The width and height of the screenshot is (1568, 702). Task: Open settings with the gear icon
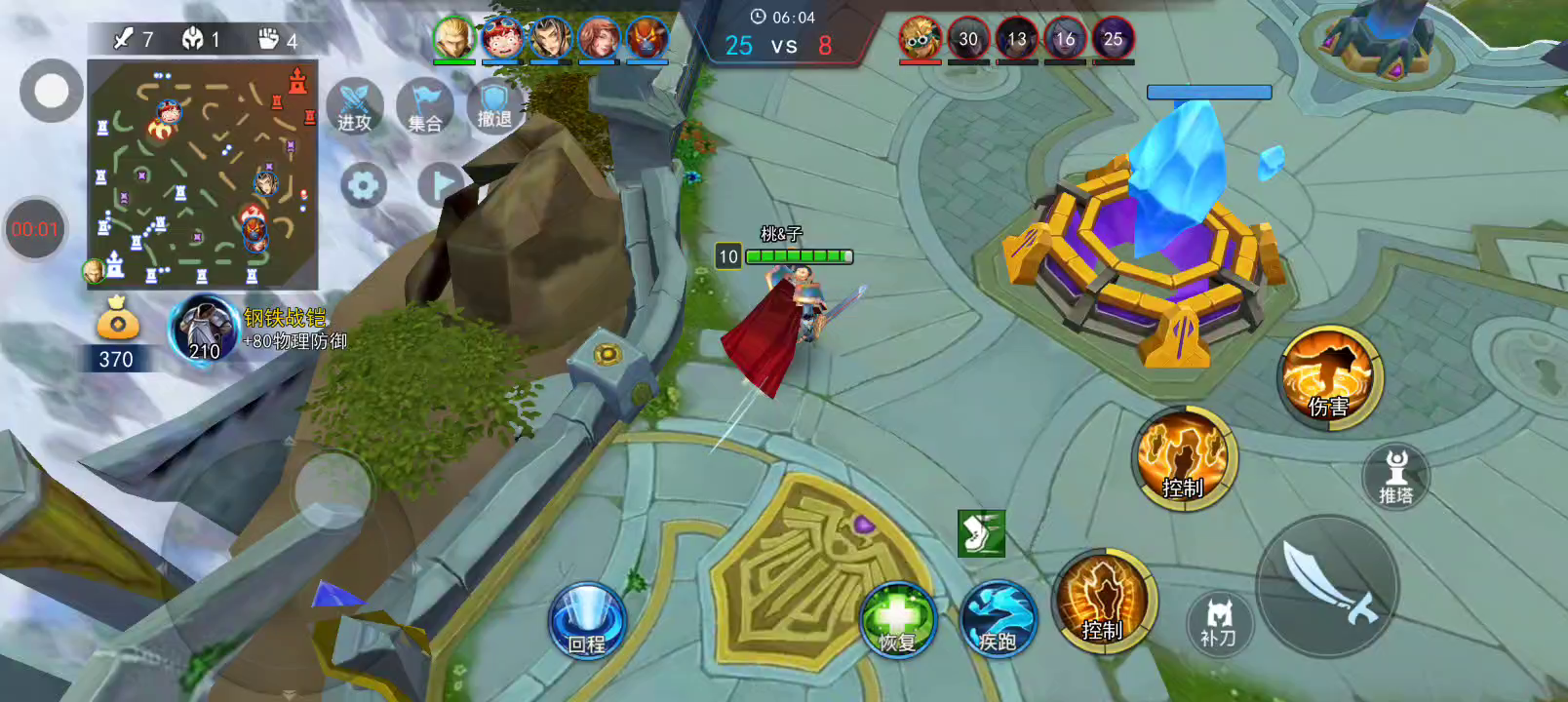coord(363,185)
